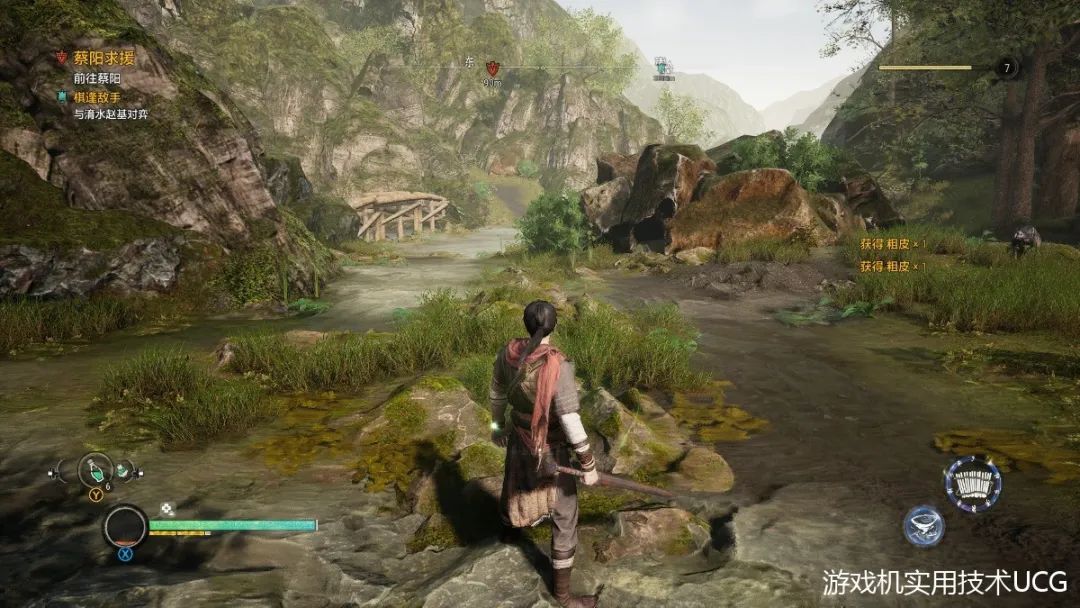Open the 蔡阳求援 quest tracker entry

point(103,58)
